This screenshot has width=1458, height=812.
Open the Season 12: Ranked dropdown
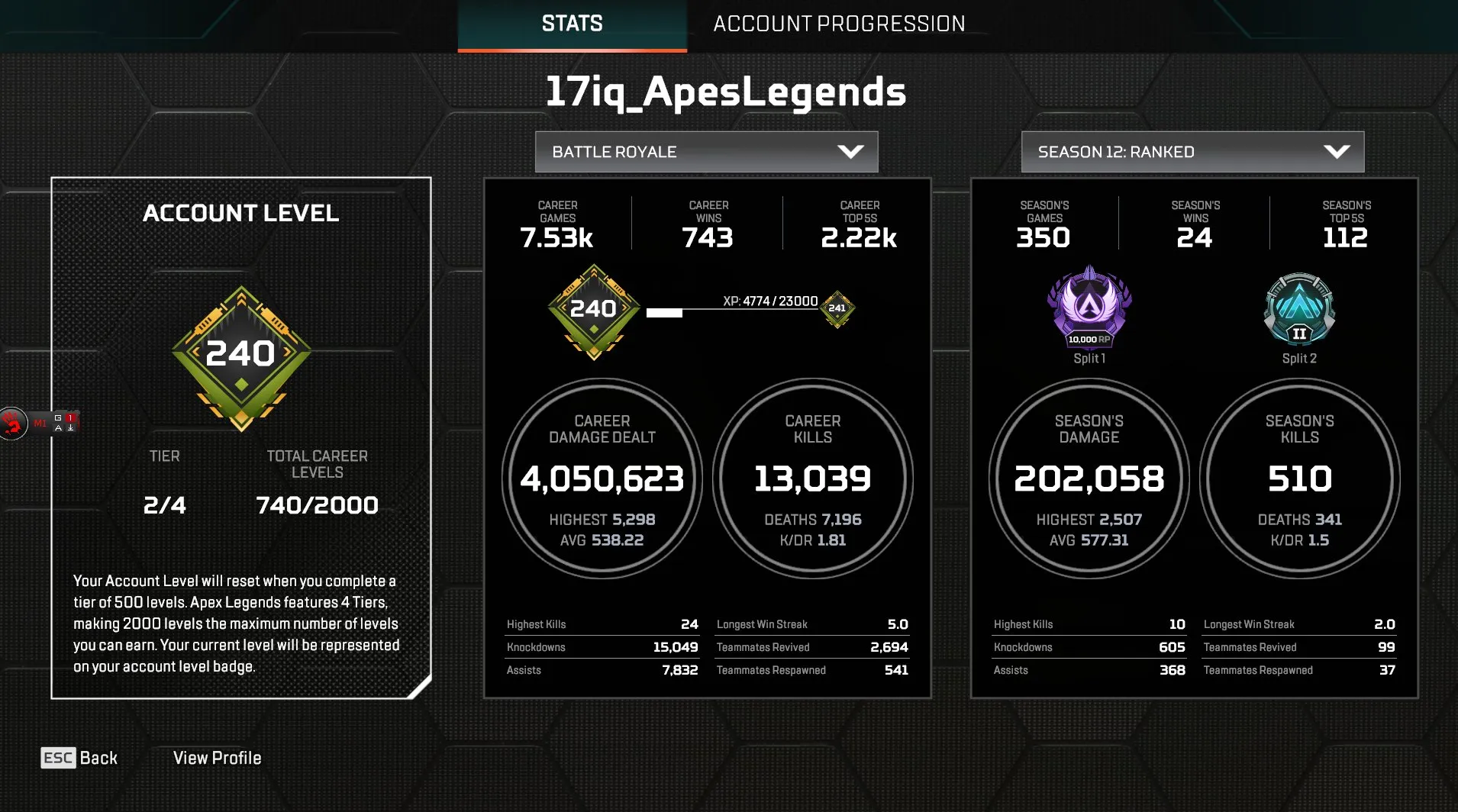point(1191,151)
